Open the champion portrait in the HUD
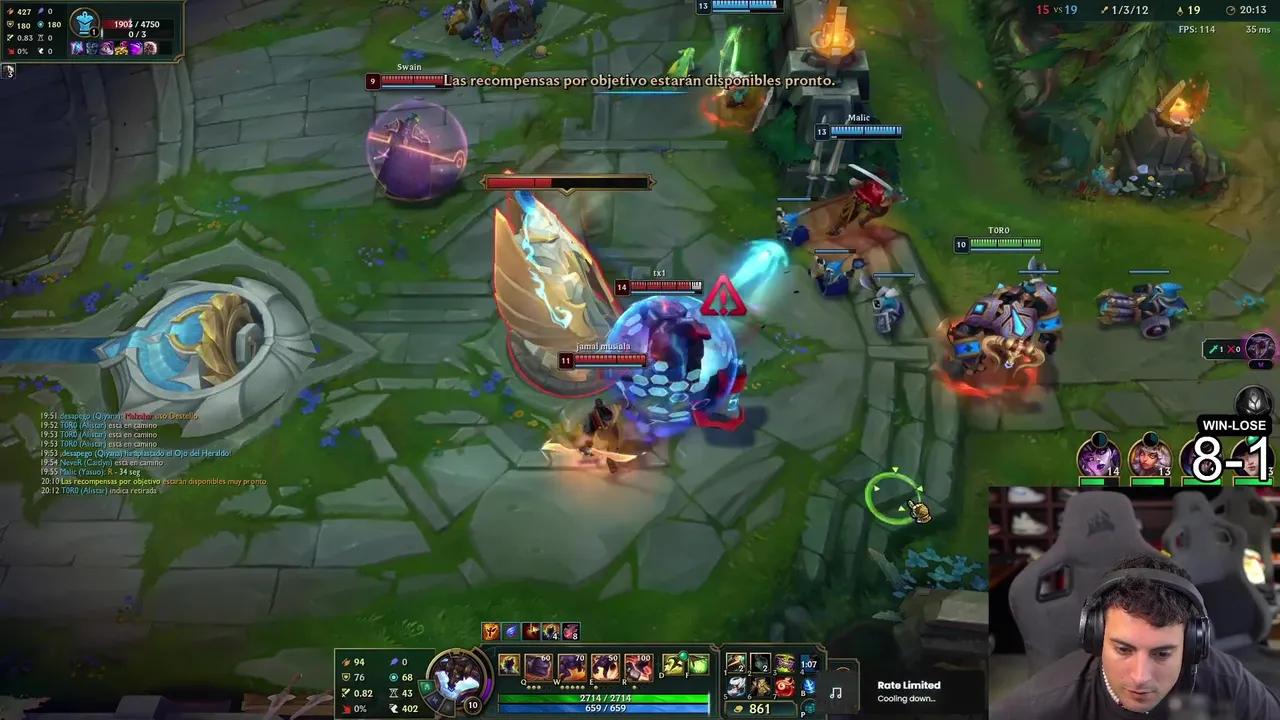This screenshot has width=1280, height=720. click(x=457, y=680)
